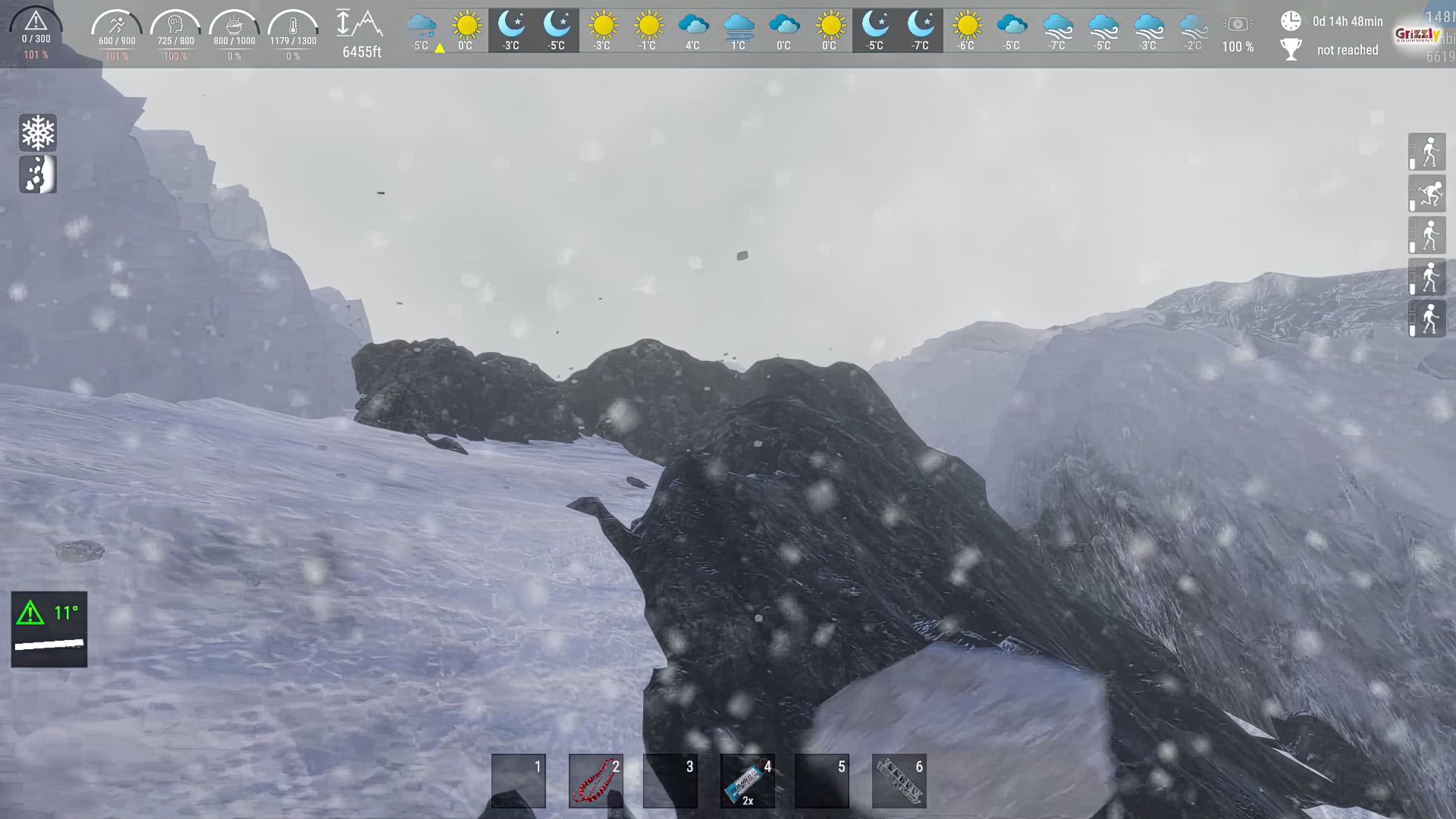Open the food bowl hunger gauge
1456x819 pixels.
pos(234,27)
